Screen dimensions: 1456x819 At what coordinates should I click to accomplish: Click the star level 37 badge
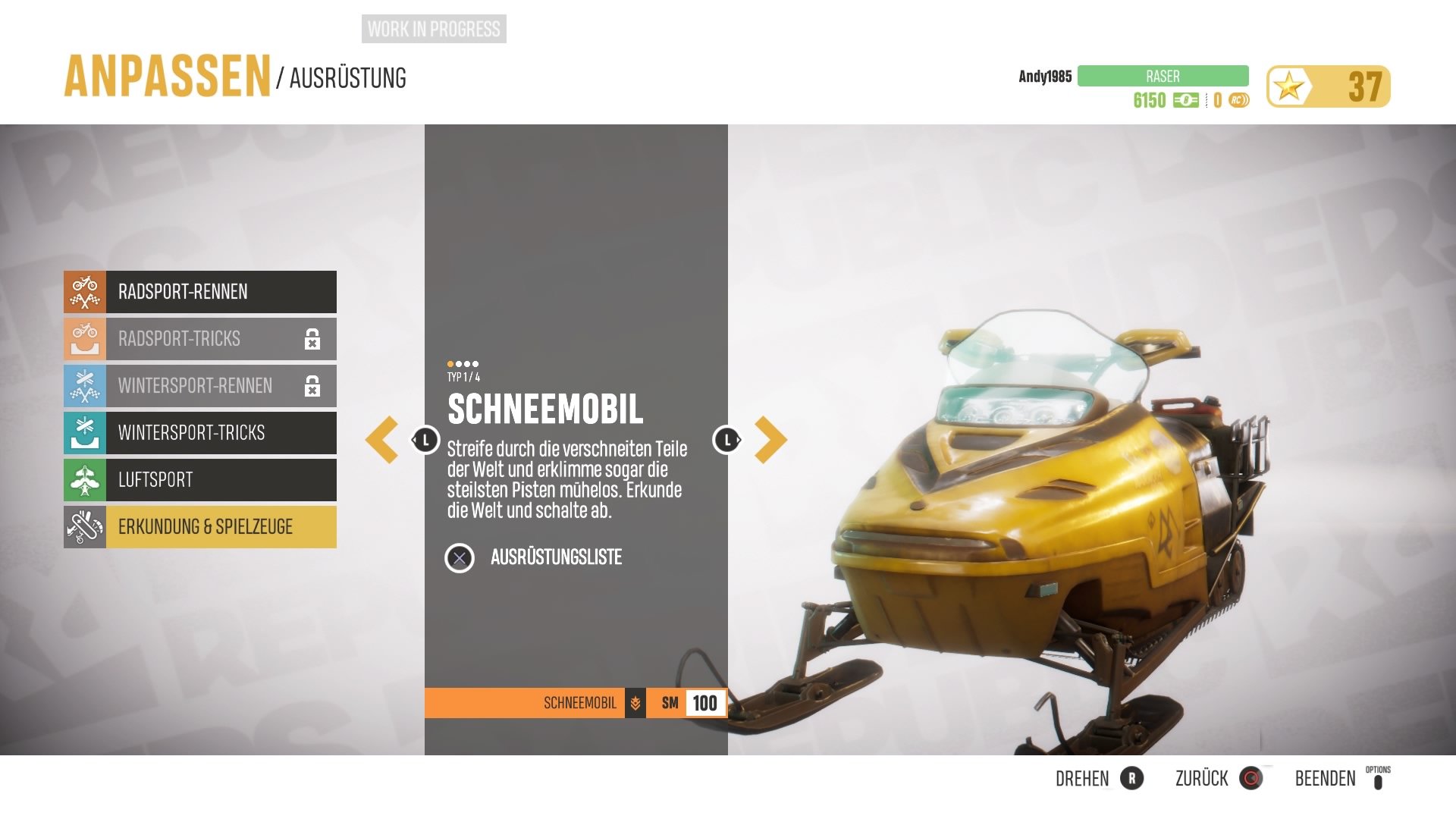[1328, 86]
